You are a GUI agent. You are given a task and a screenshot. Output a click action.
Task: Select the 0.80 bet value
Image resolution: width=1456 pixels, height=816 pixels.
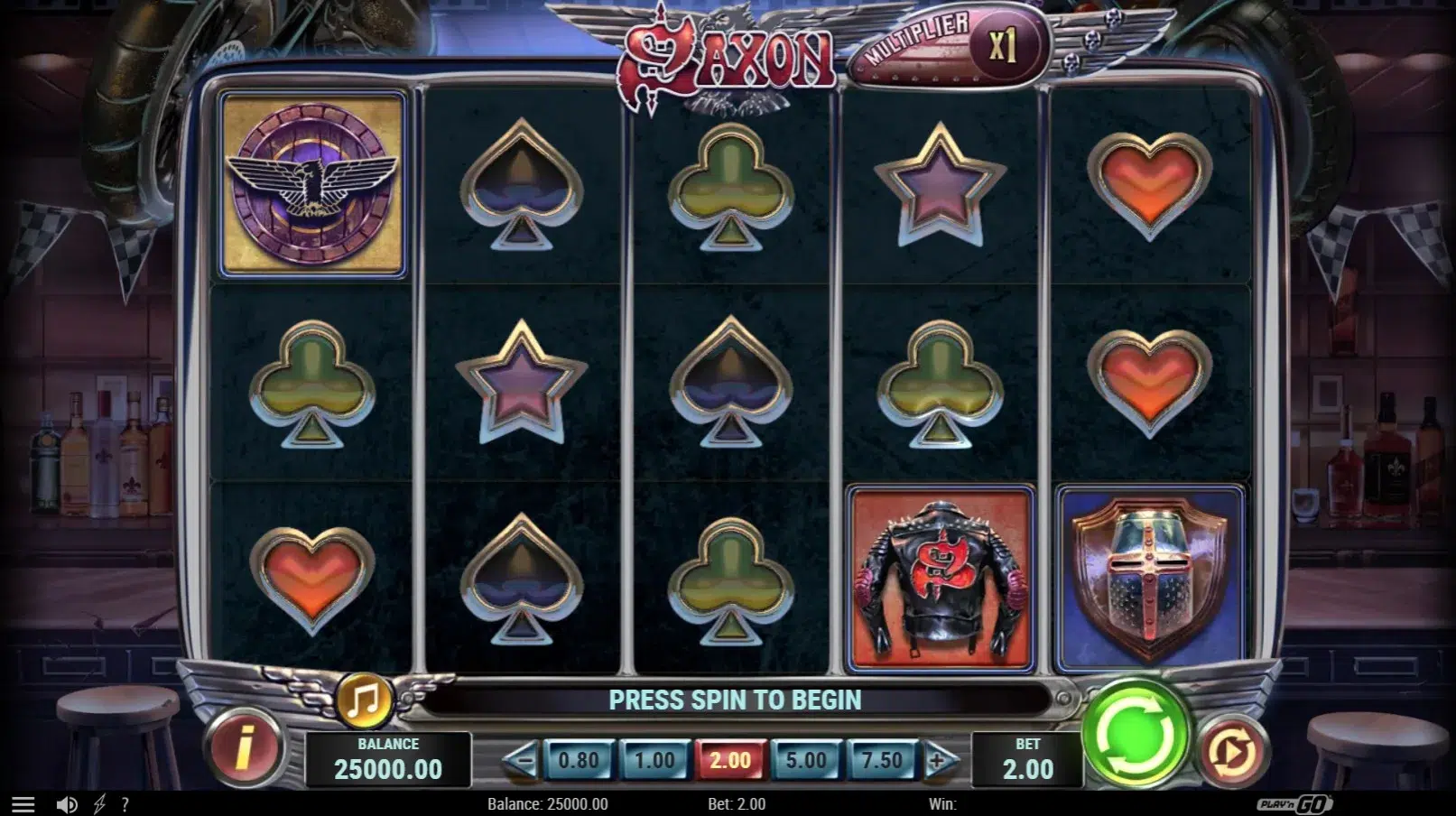click(578, 761)
